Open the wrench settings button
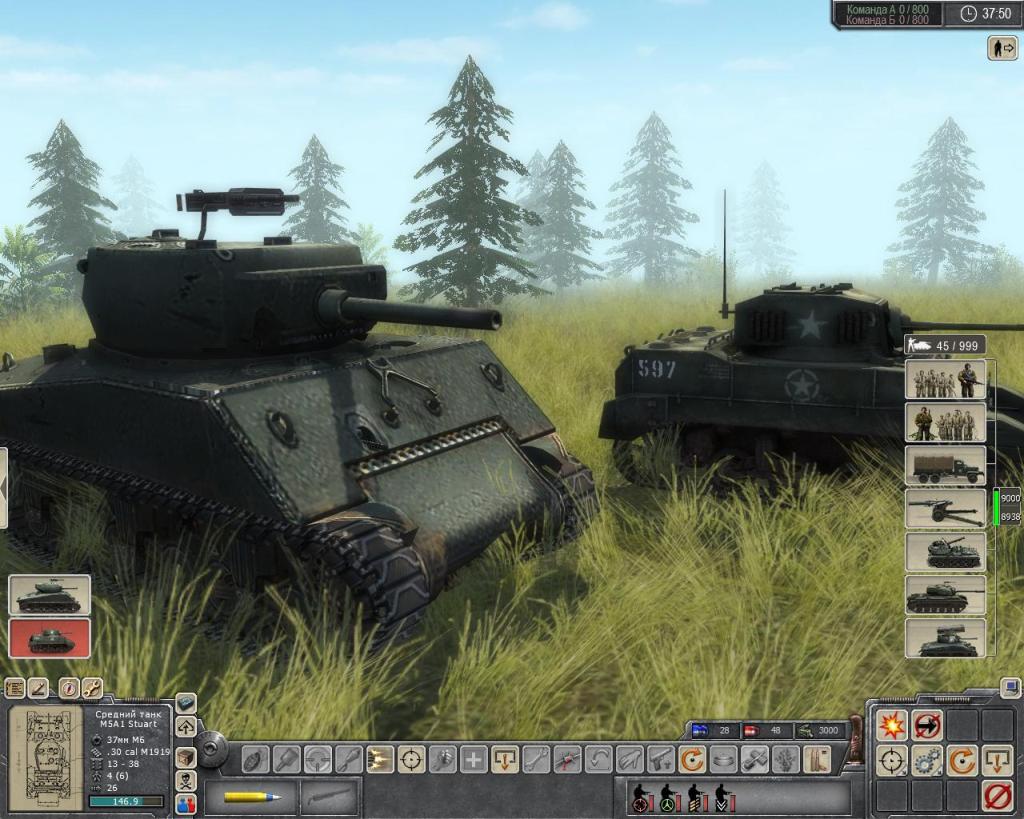The image size is (1024, 819). pyautogui.click(x=92, y=688)
